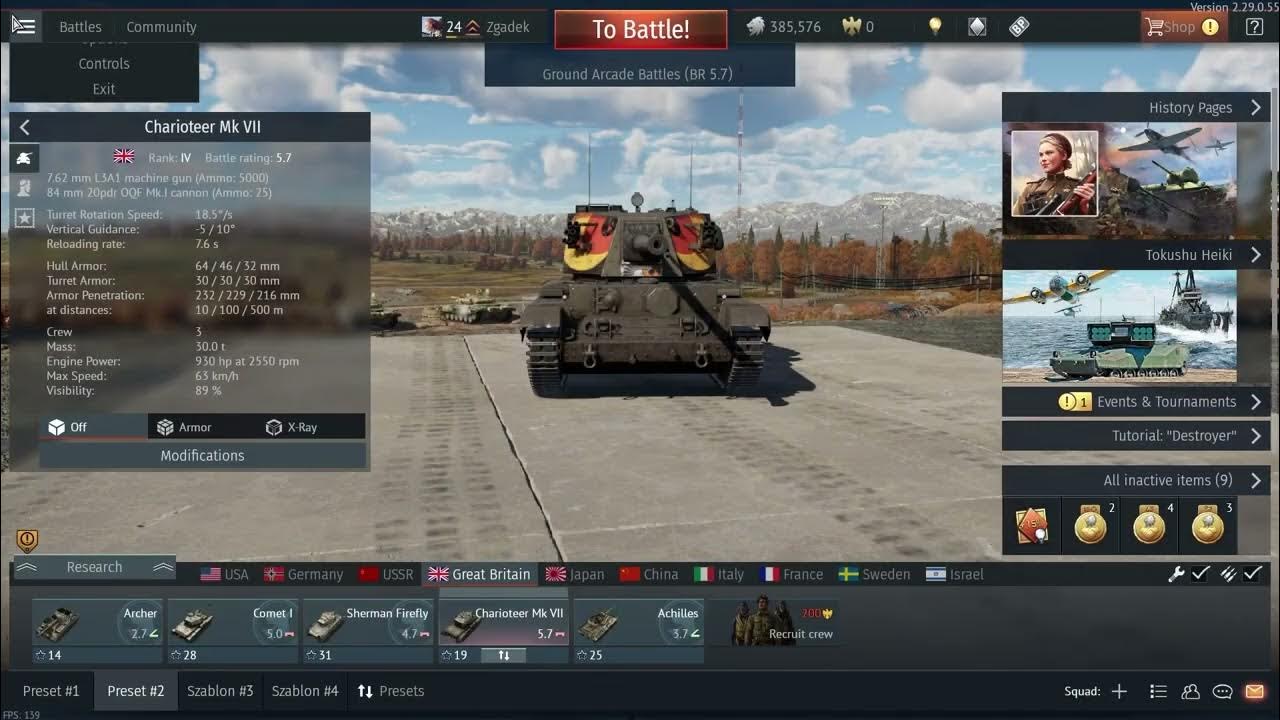Select the Preset #1 tab
1280x720 pixels.
pos(51,690)
